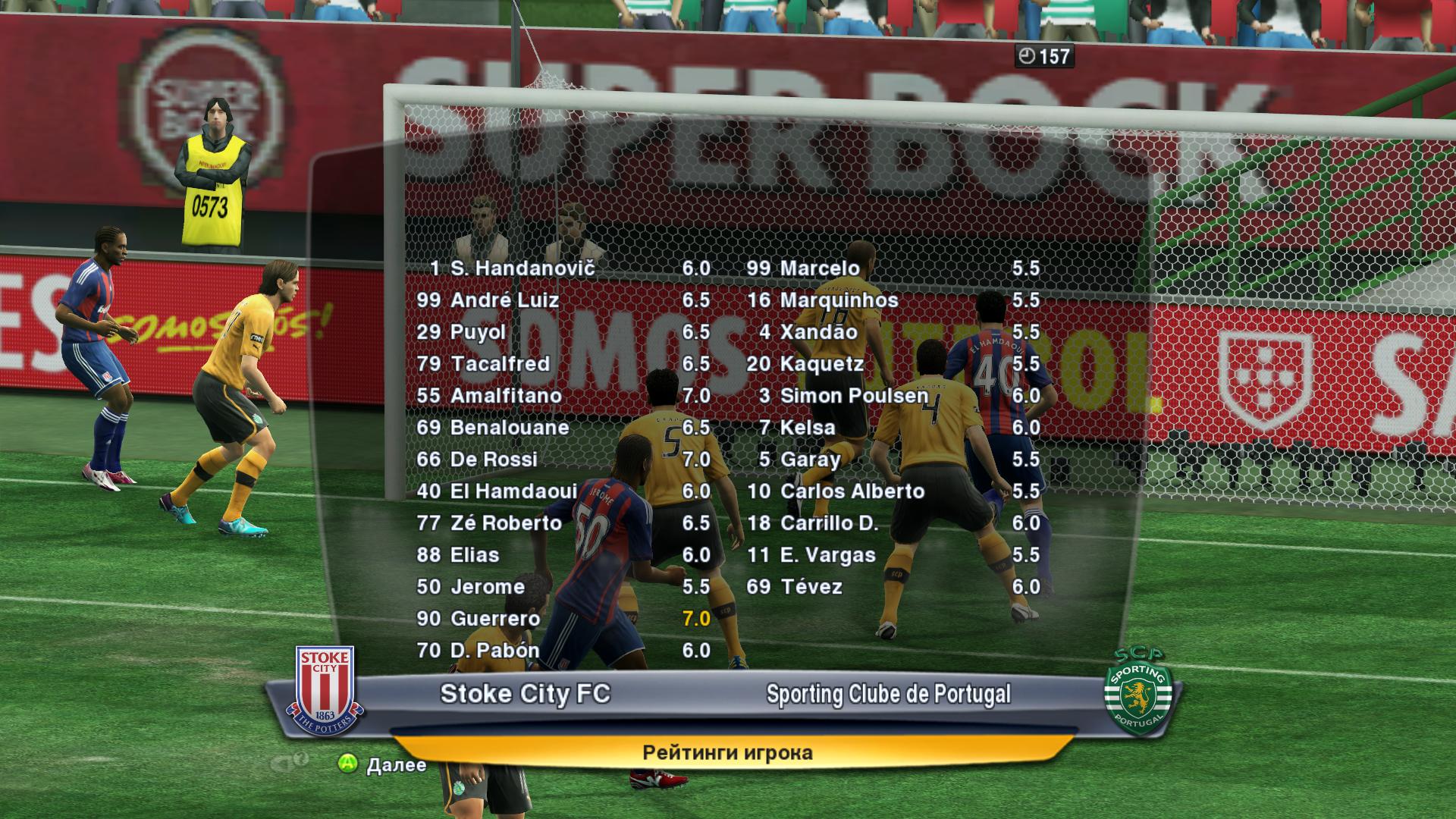Click the Stoke City FC team name
The height and width of the screenshot is (819, 1456).
click(525, 694)
